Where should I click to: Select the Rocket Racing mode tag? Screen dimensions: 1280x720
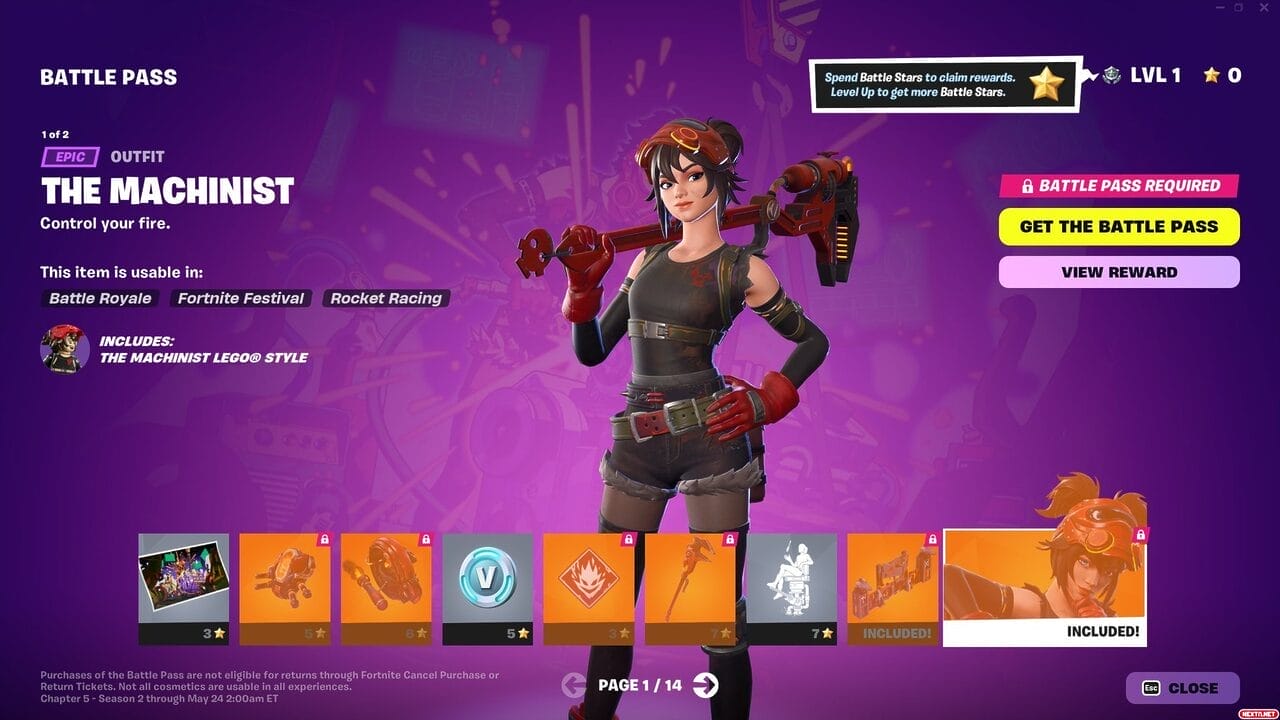(x=386, y=298)
